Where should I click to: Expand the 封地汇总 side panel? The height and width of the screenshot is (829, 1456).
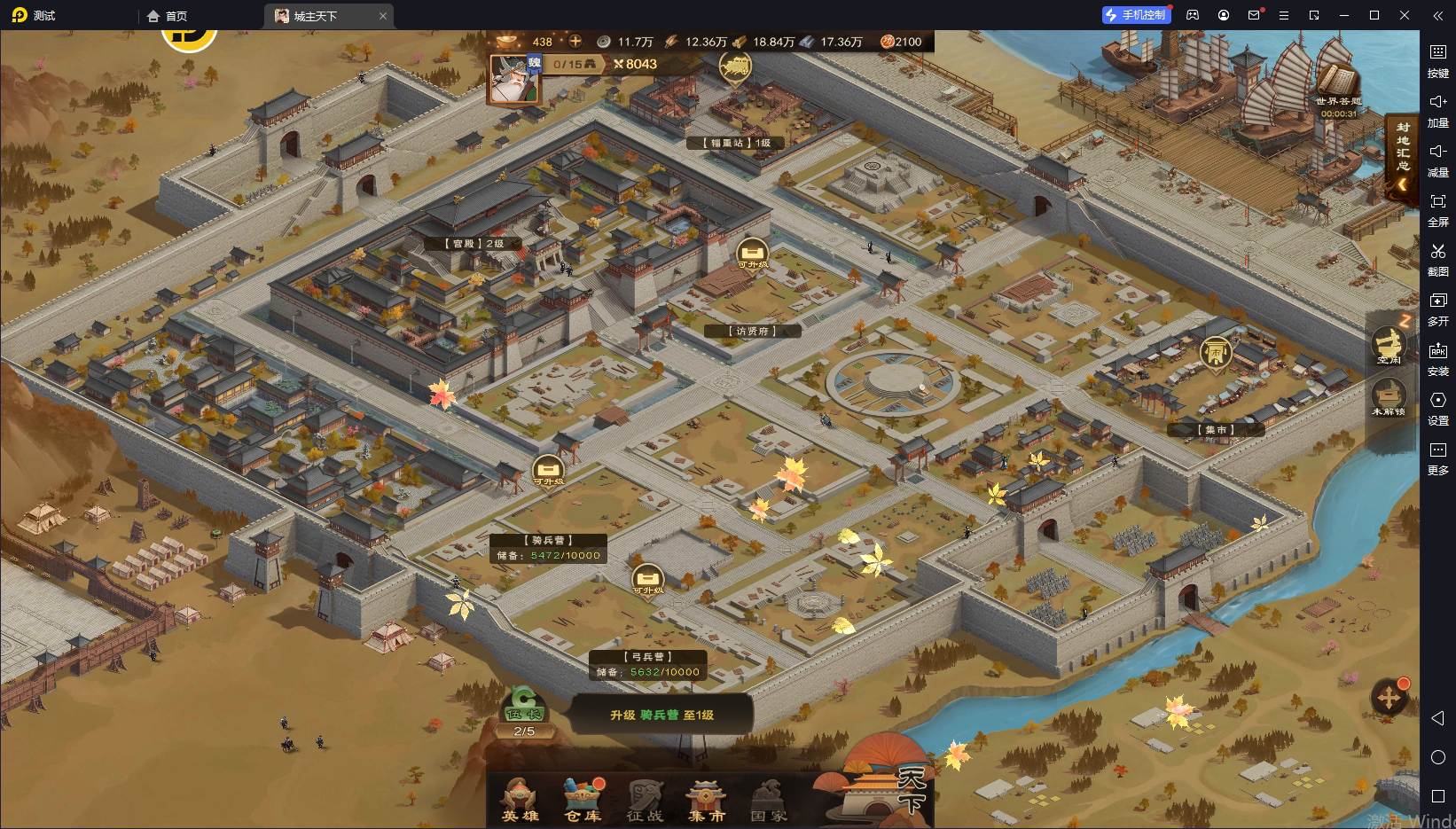coord(1403,159)
